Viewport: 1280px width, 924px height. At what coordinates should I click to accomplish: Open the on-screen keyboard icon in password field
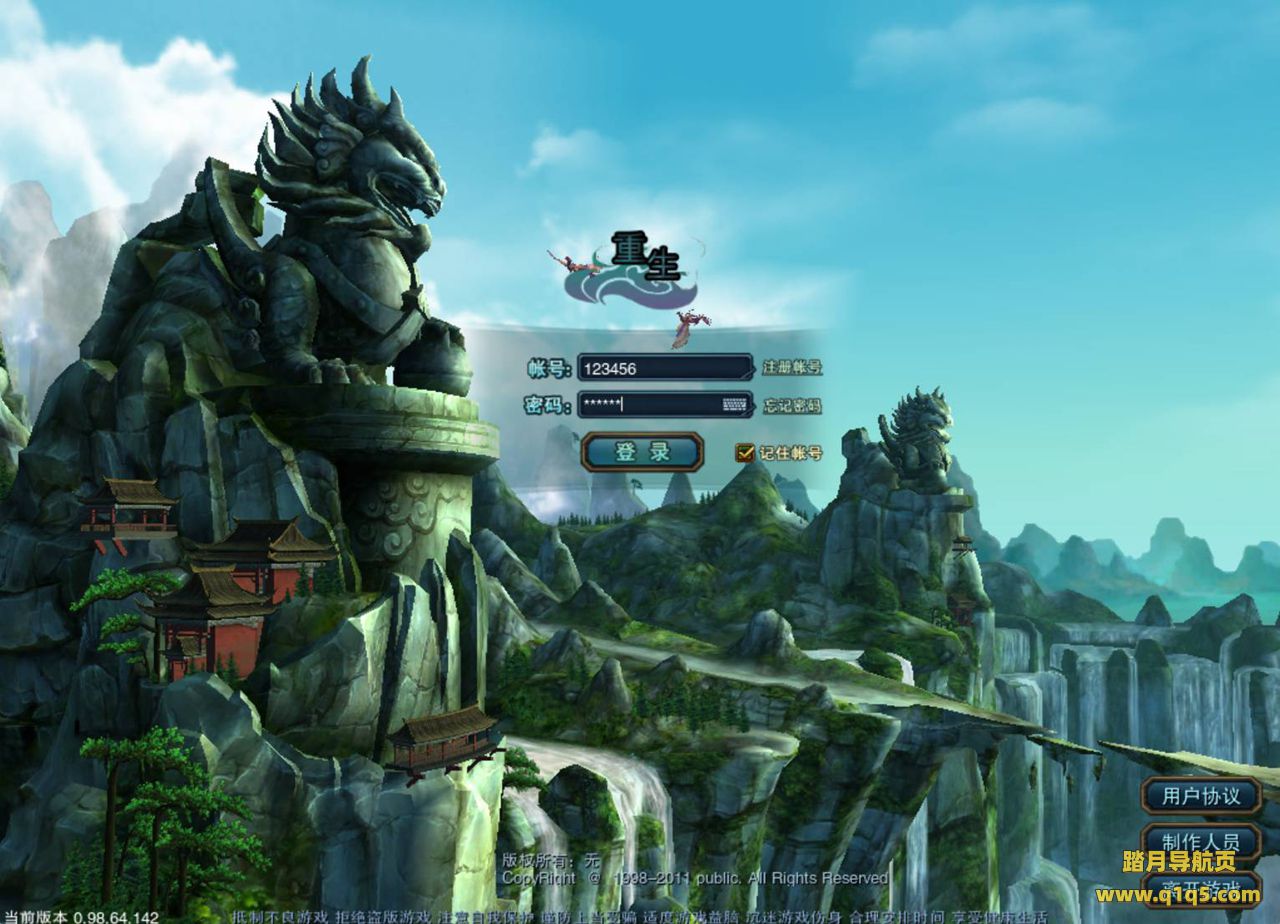coord(735,405)
